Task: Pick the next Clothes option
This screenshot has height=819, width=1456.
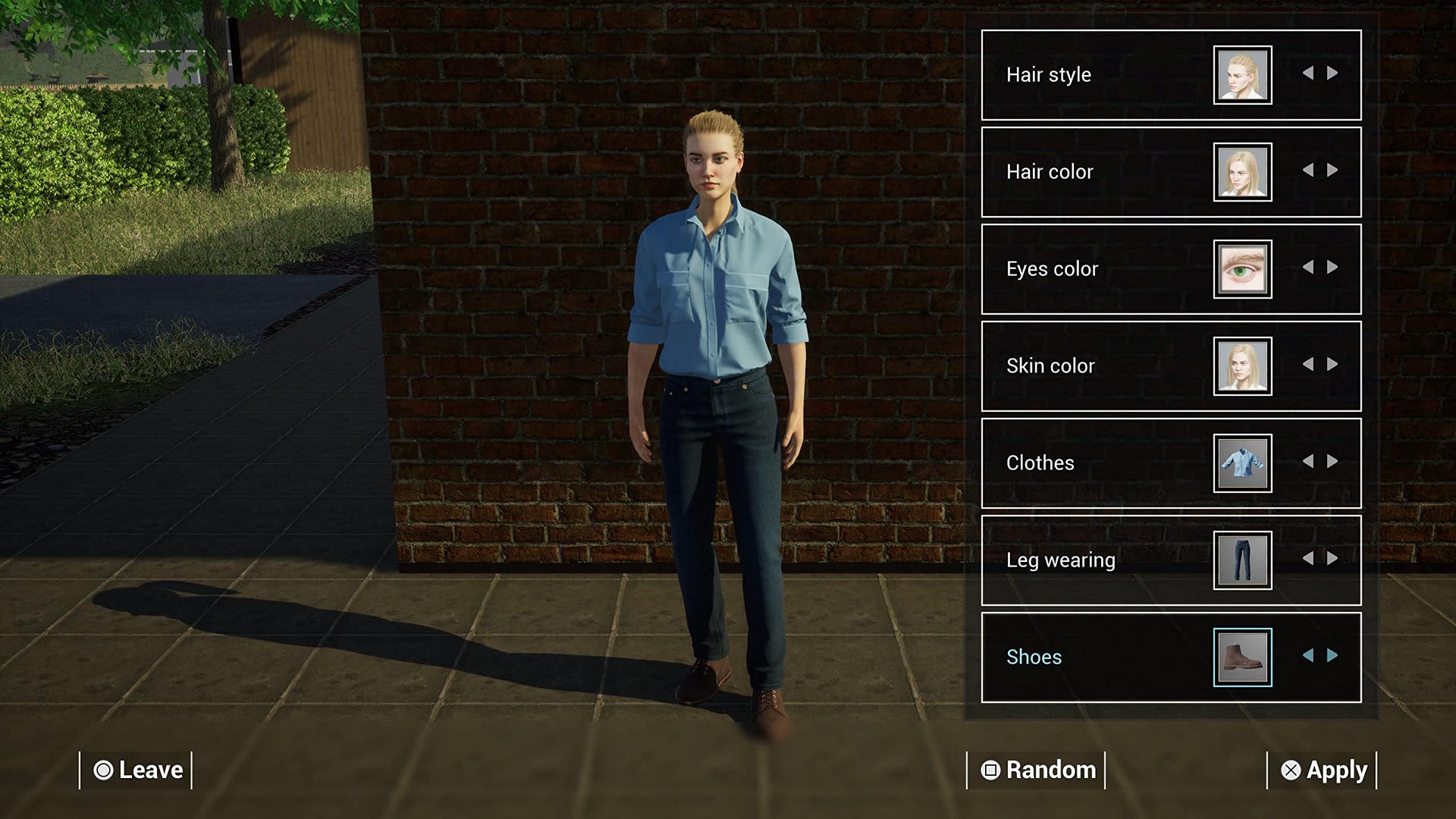Action: coord(1332,462)
